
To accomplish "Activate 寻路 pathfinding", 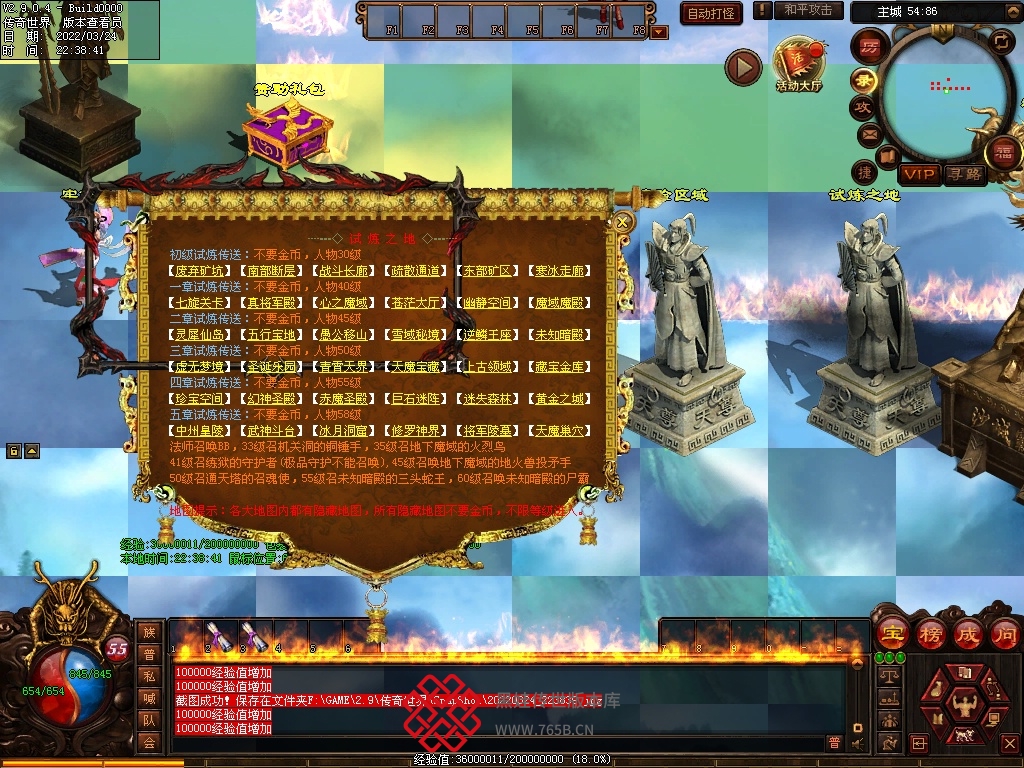I will click(965, 174).
